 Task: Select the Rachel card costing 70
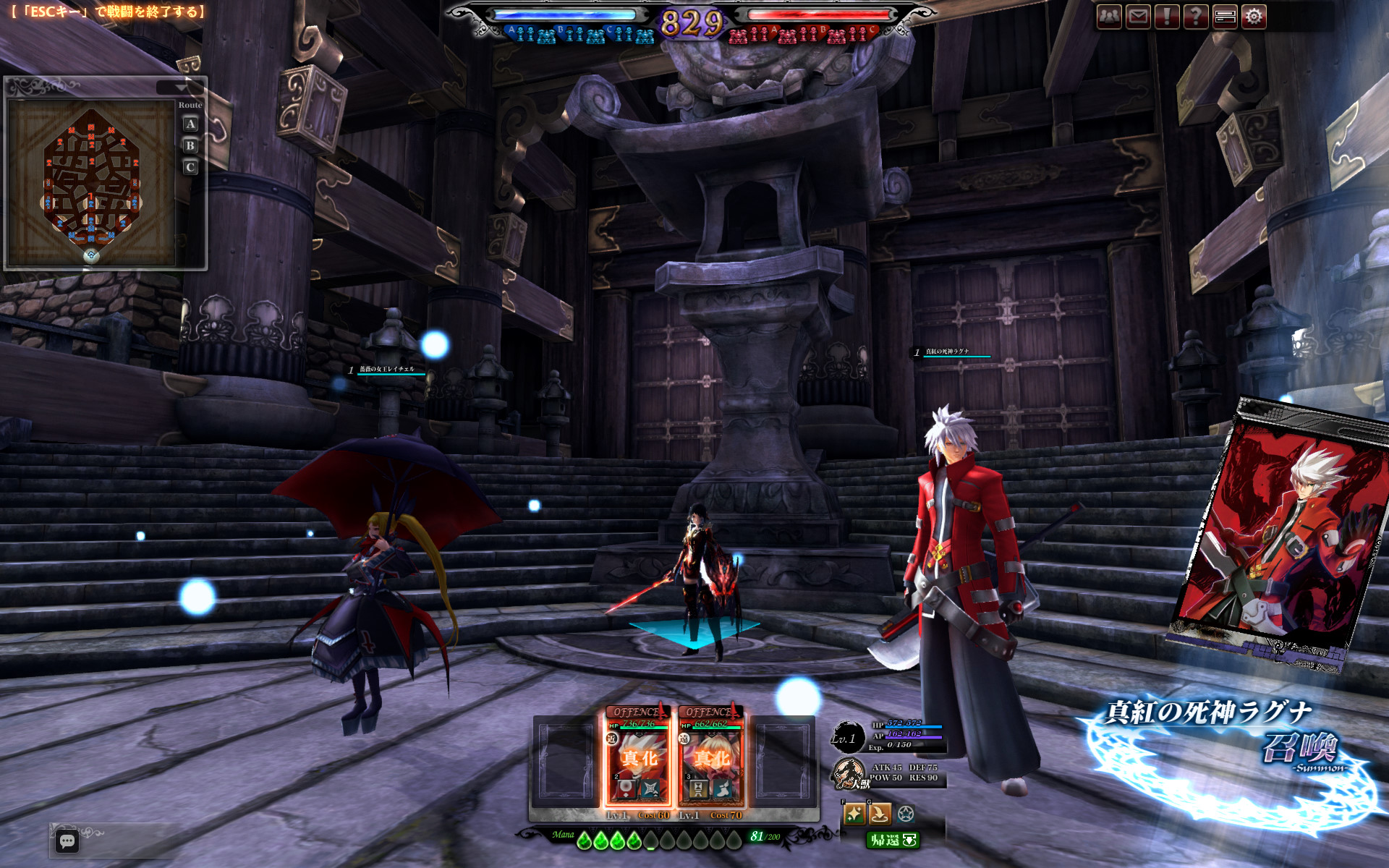(x=710, y=756)
